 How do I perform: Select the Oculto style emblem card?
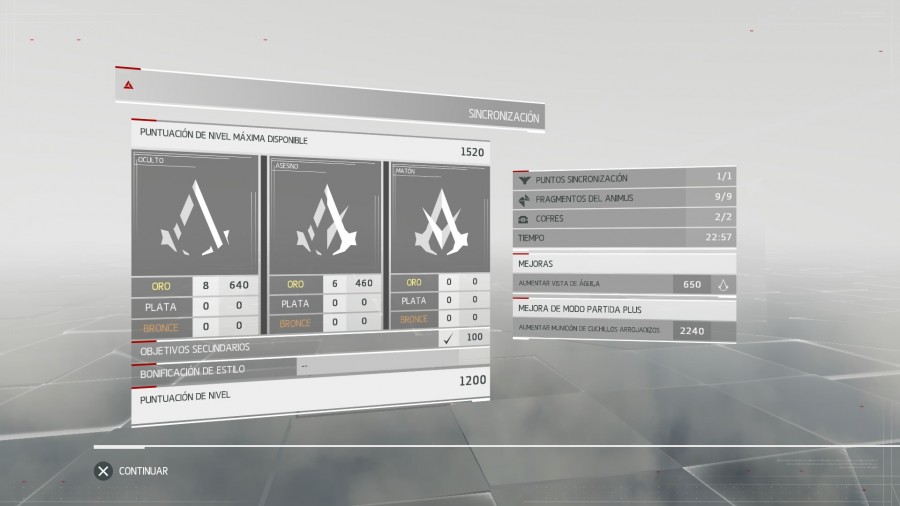tap(195, 215)
